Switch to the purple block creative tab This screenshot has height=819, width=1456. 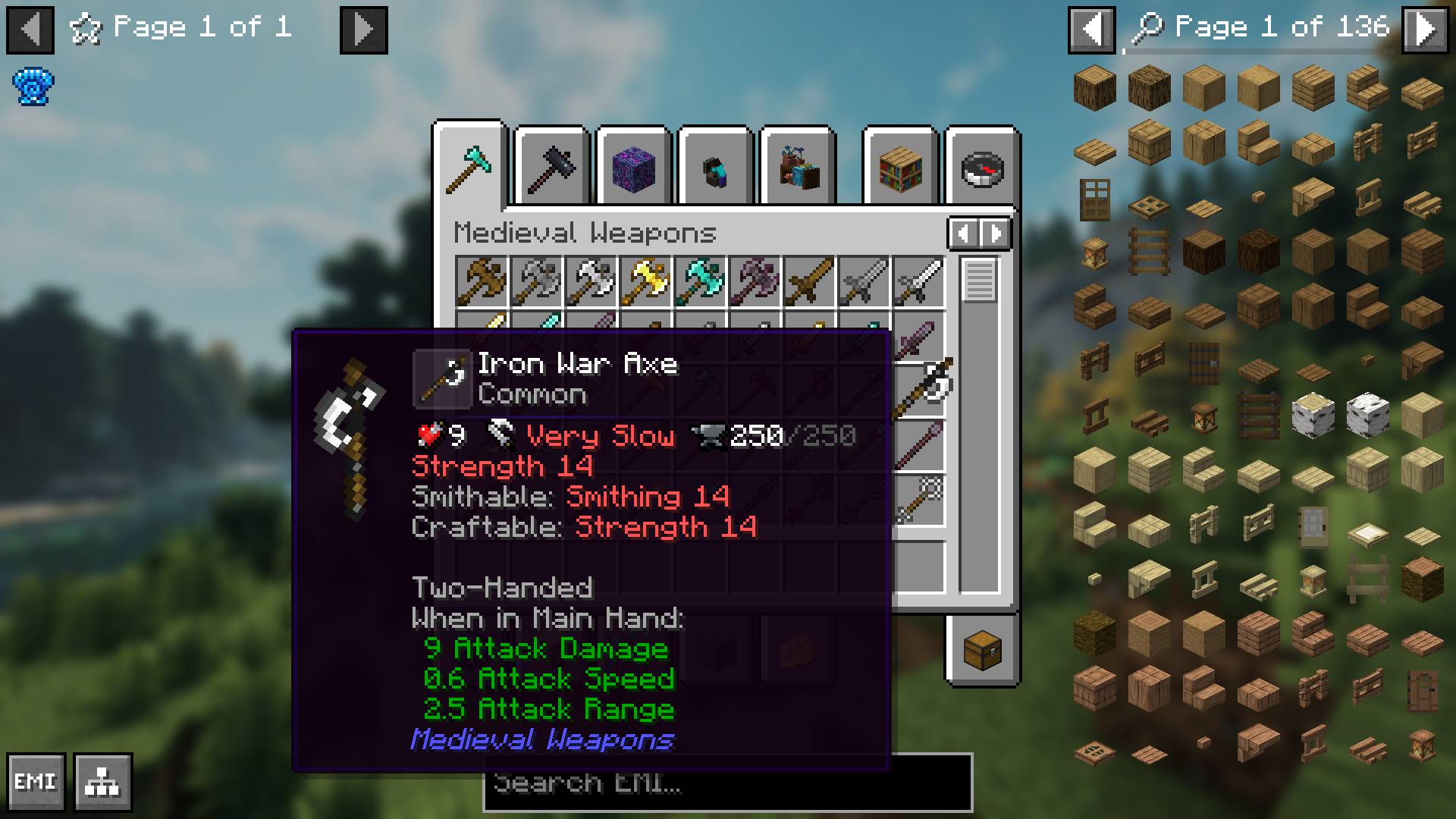(x=634, y=168)
